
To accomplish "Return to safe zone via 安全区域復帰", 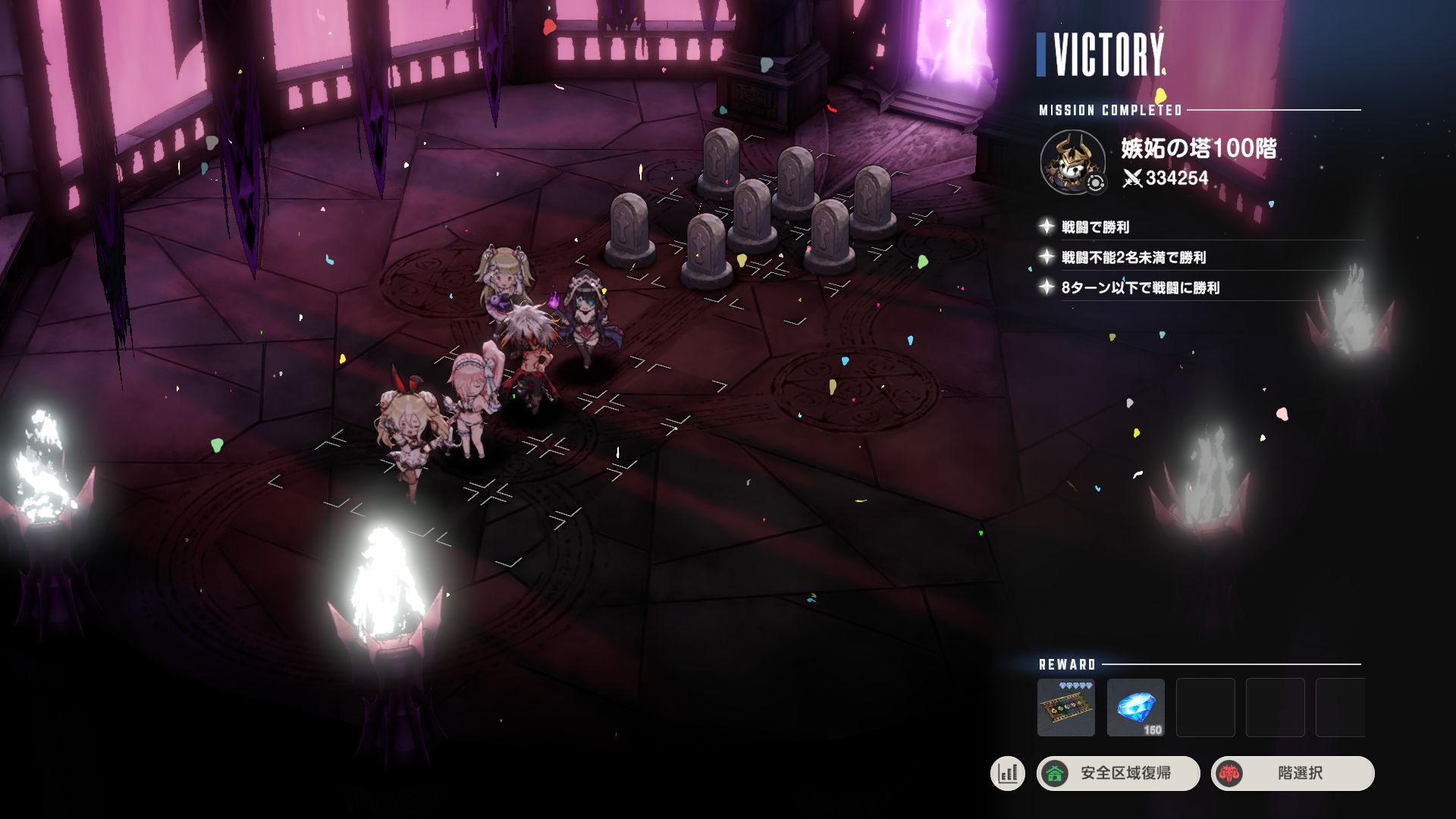I will pos(1118,773).
